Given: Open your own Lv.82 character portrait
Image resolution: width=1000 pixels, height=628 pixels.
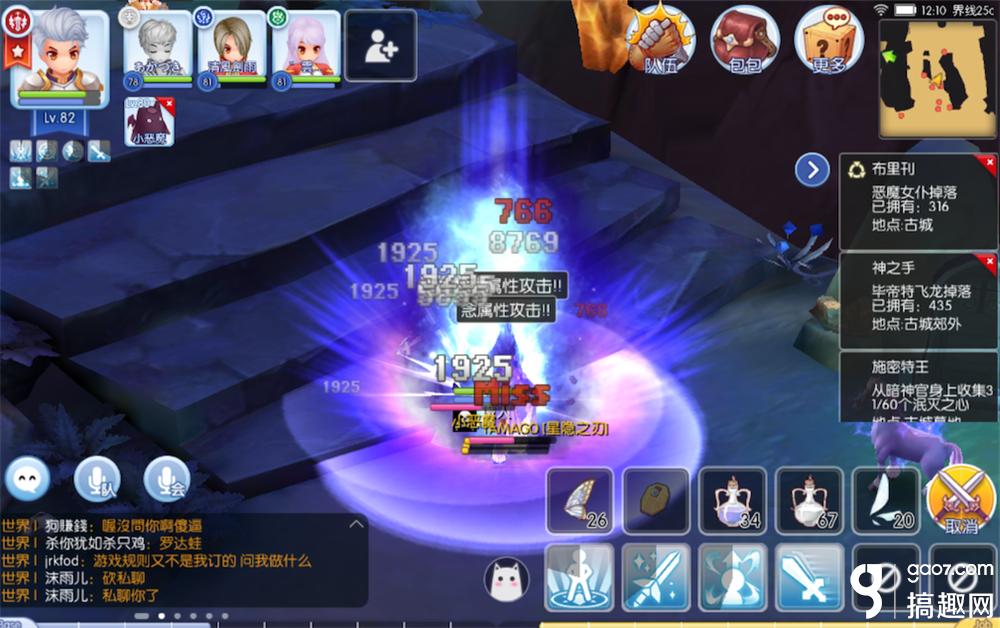Looking at the screenshot, I should pos(60,62).
